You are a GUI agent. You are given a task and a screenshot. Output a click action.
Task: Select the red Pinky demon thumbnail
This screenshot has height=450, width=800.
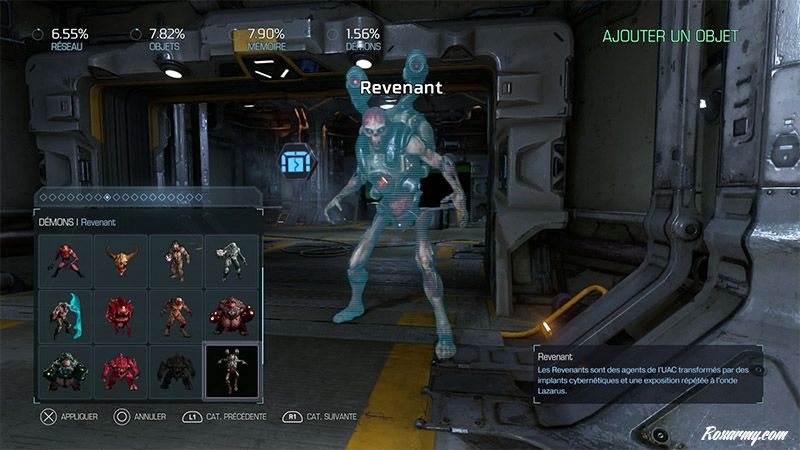[121, 369]
